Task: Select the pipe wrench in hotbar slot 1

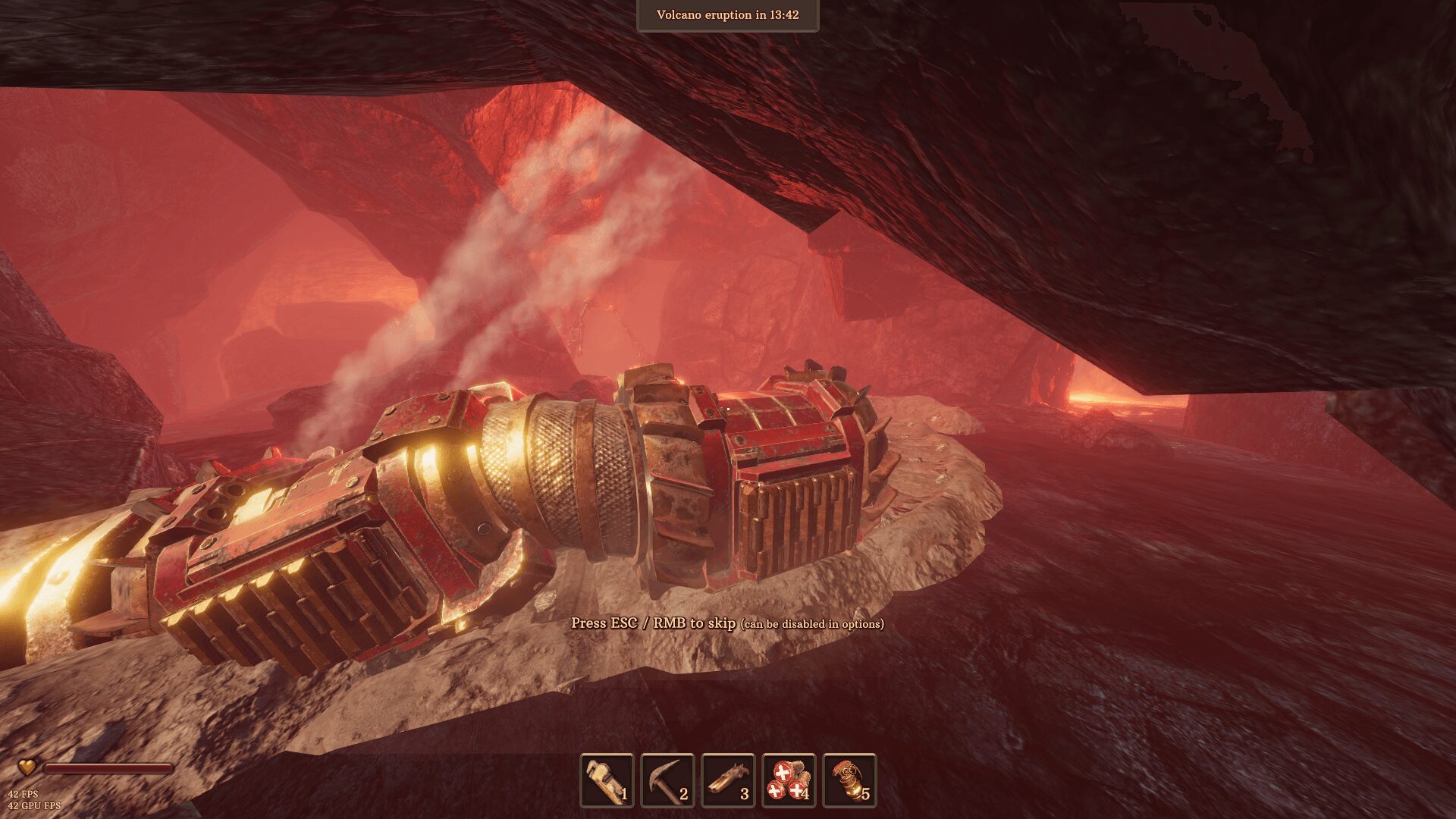Action: (x=606, y=781)
